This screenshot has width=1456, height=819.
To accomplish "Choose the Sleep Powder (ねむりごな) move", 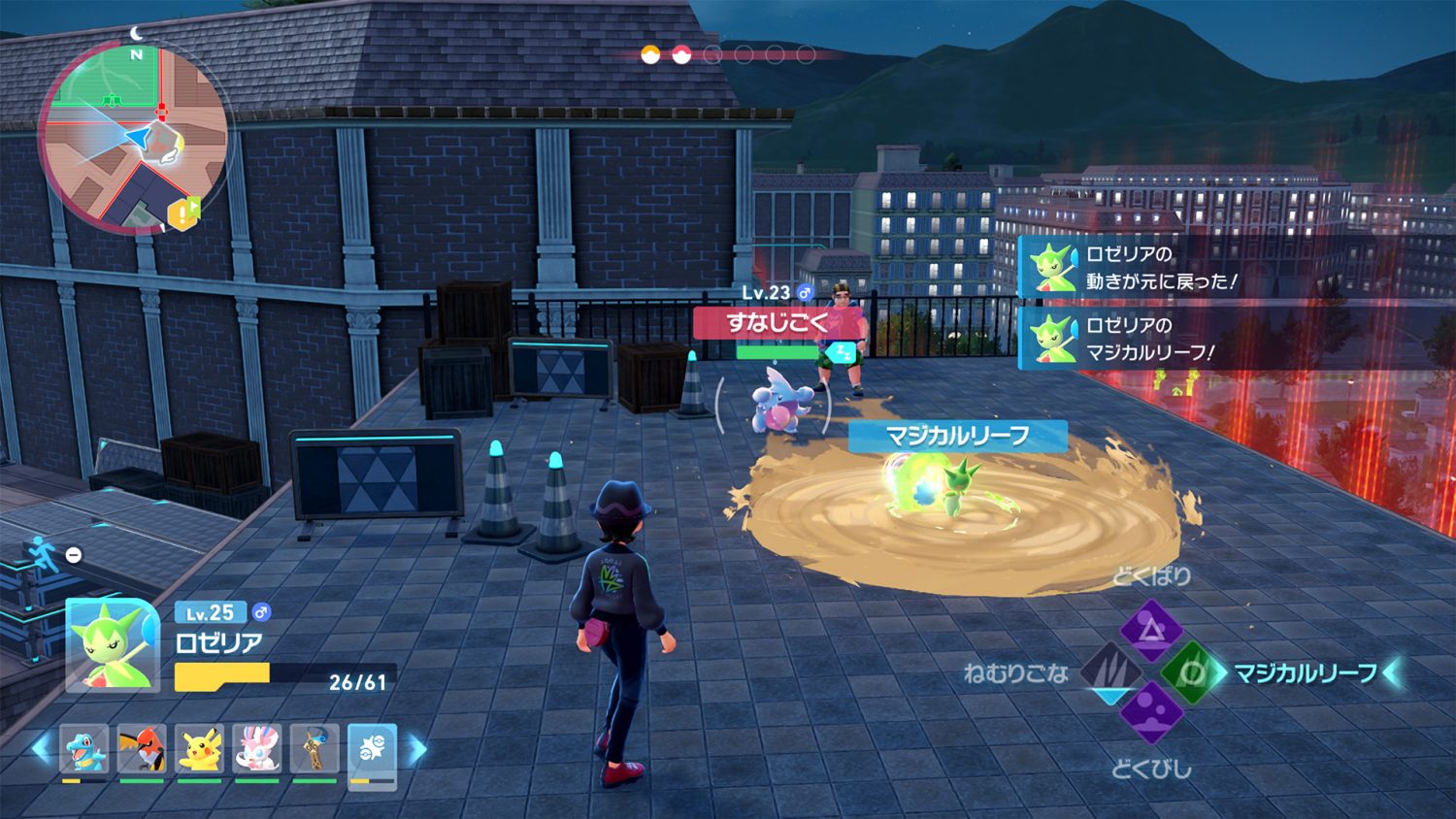I will tap(1110, 670).
